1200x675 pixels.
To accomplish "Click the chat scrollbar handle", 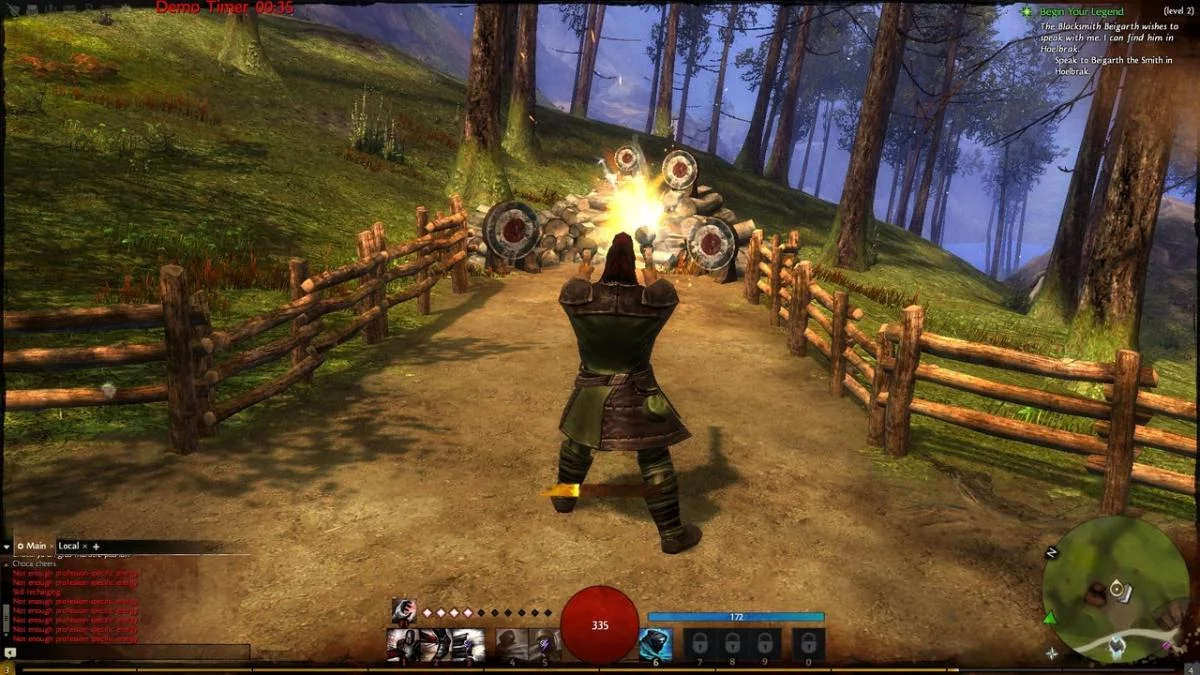I will [x=5, y=620].
